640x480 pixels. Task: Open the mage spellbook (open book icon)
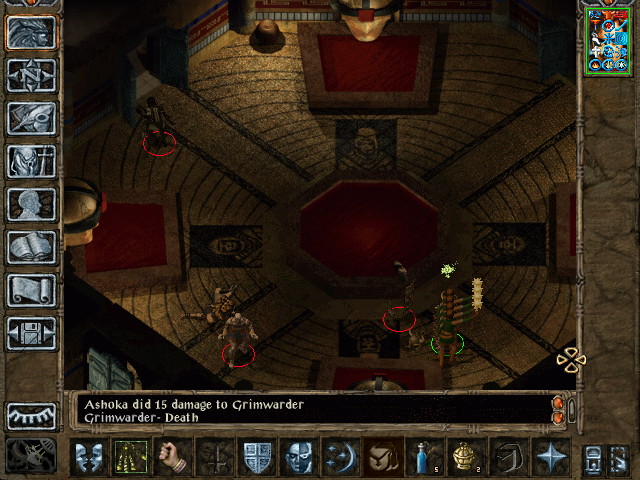(31, 247)
